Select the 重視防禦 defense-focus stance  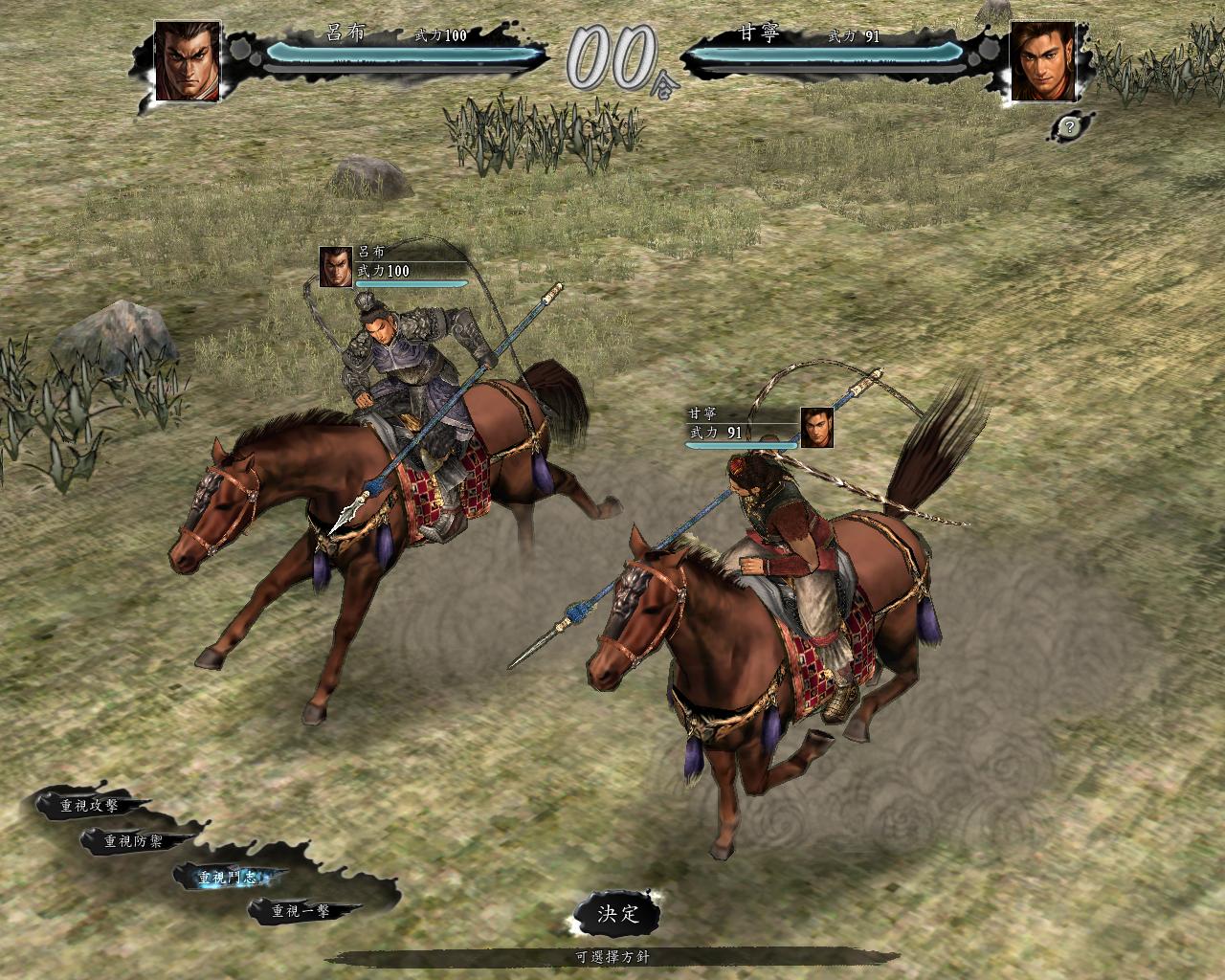[134, 841]
